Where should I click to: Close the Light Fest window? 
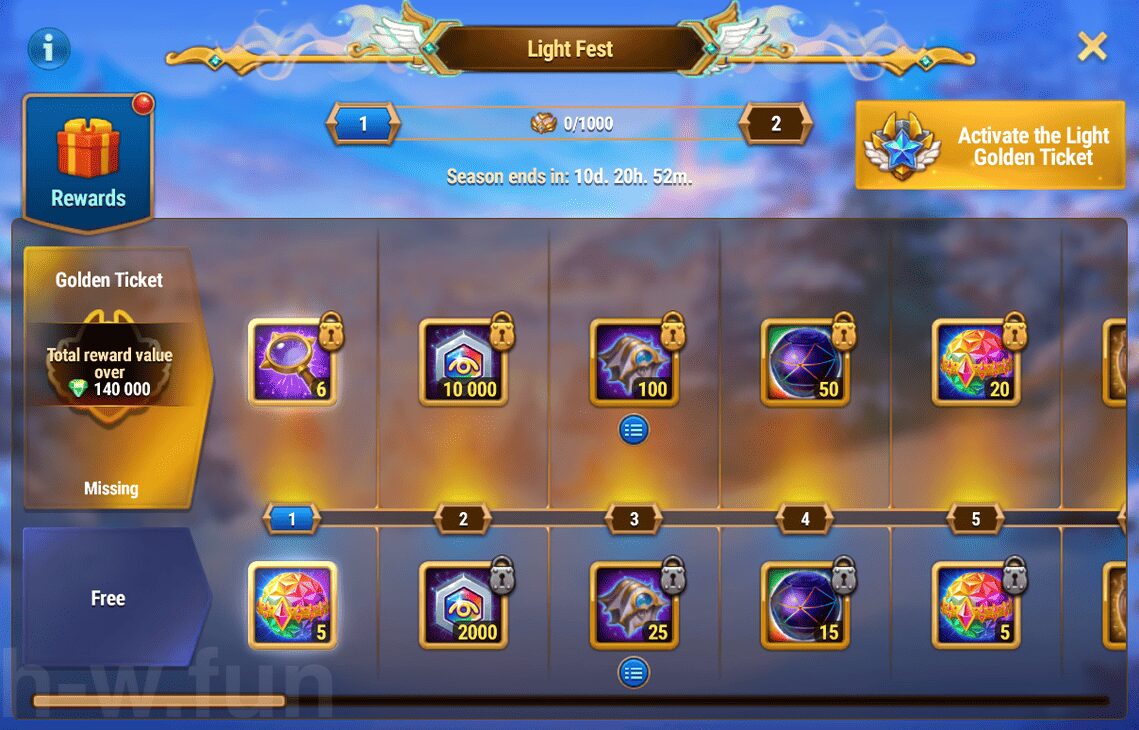click(1092, 46)
